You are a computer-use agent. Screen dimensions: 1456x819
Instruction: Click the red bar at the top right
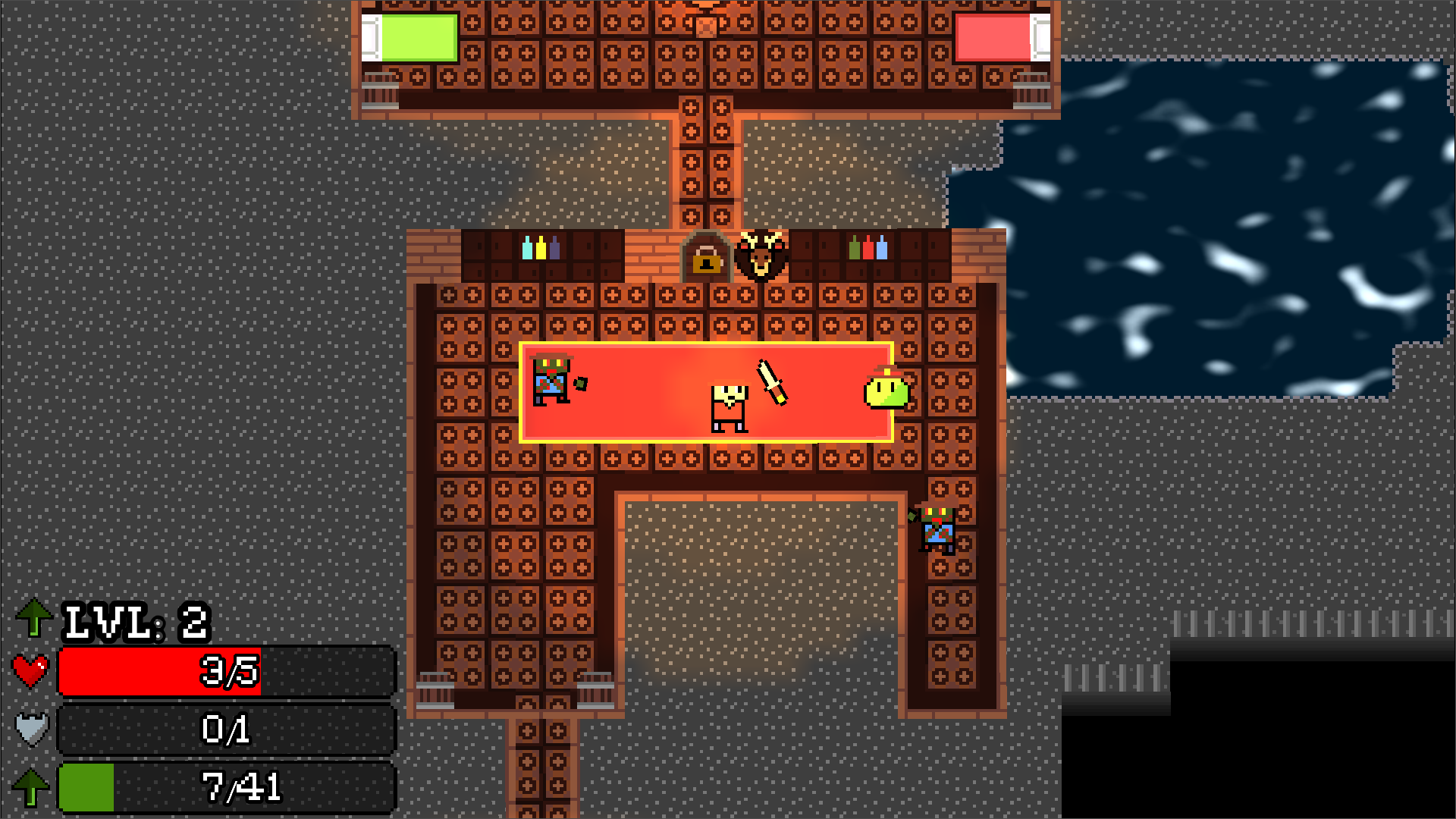tap(996, 37)
